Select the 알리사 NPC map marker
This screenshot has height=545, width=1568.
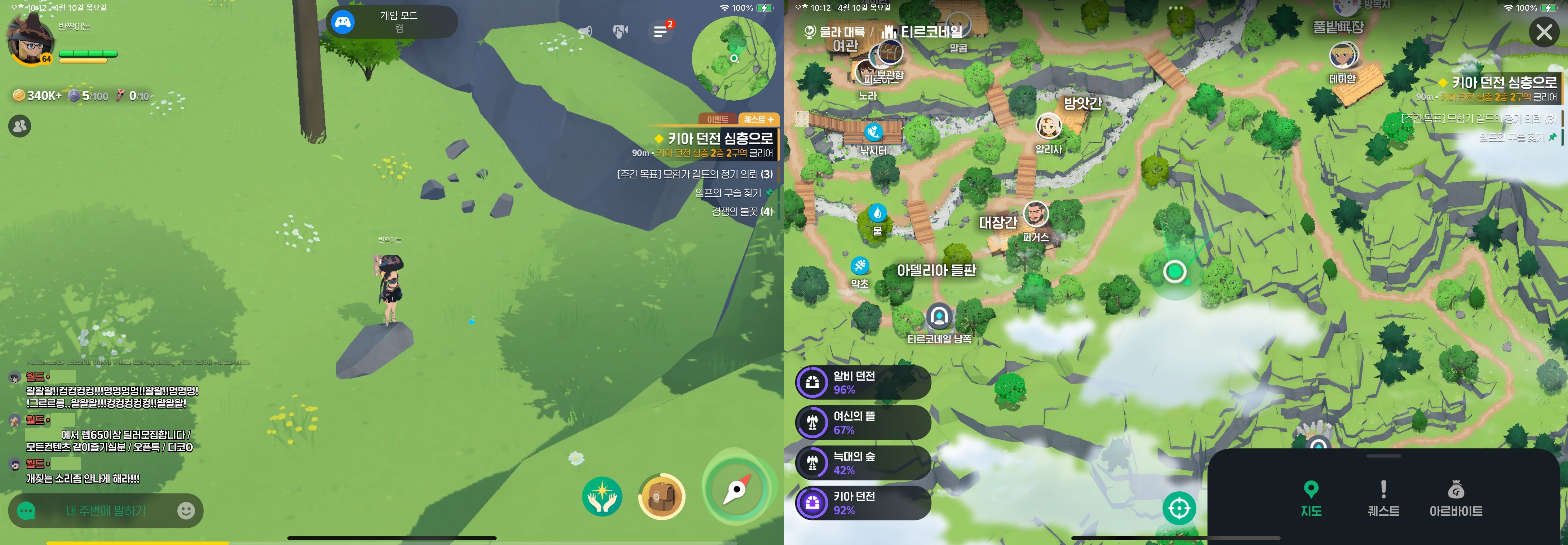tap(1048, 126)
